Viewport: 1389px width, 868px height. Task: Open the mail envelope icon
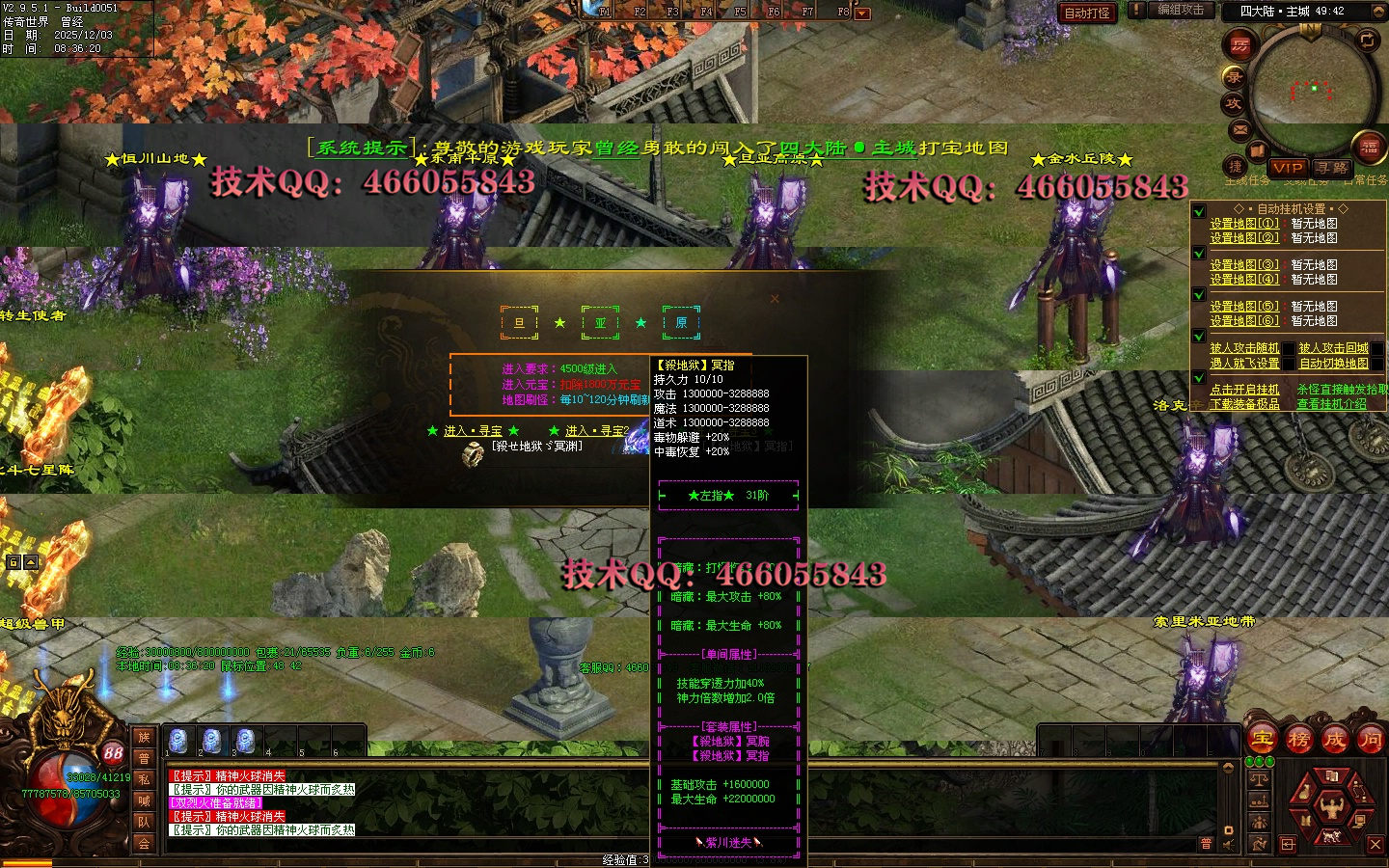point(1240,129)
